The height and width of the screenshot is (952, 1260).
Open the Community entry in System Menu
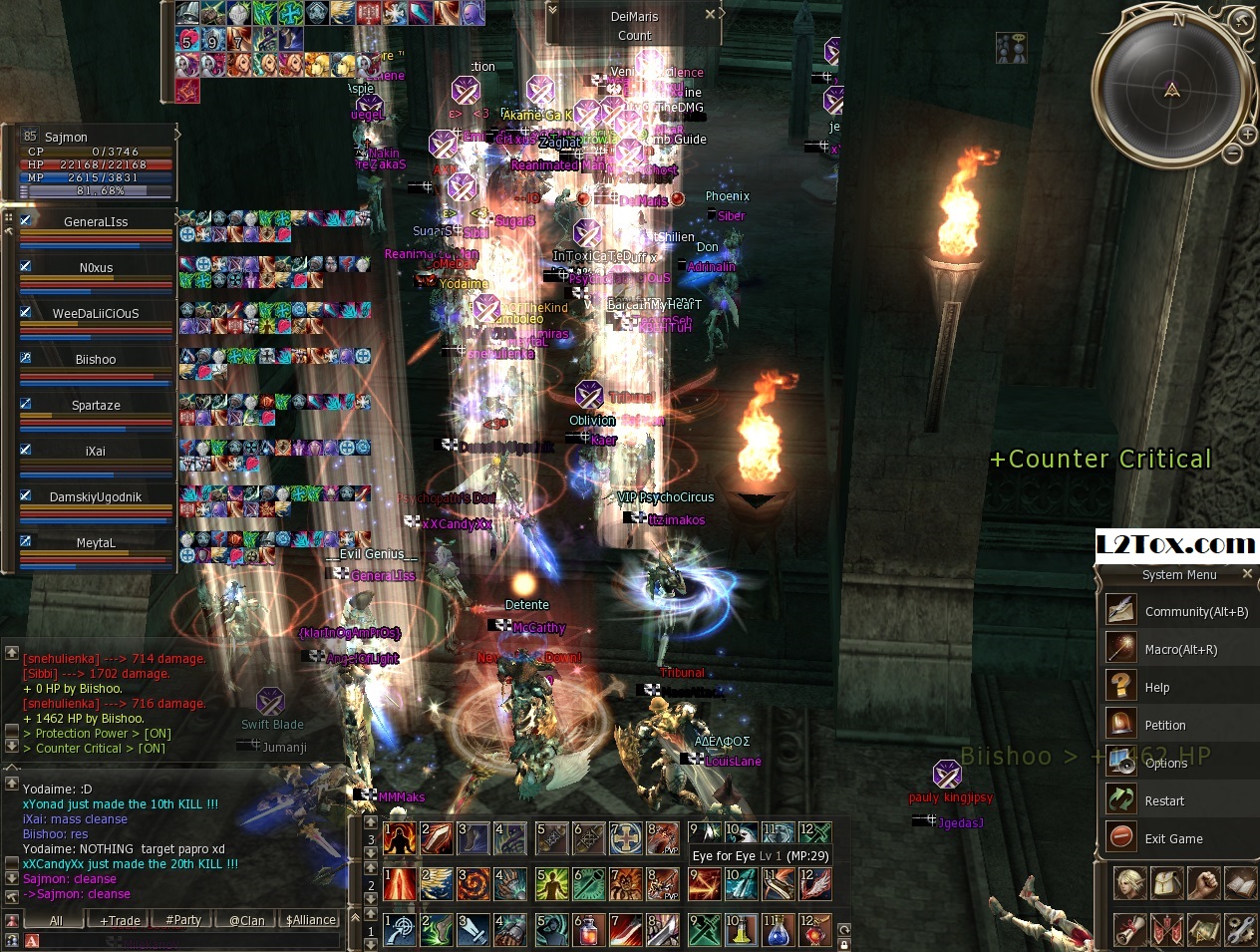click(x=1195, y=611)
